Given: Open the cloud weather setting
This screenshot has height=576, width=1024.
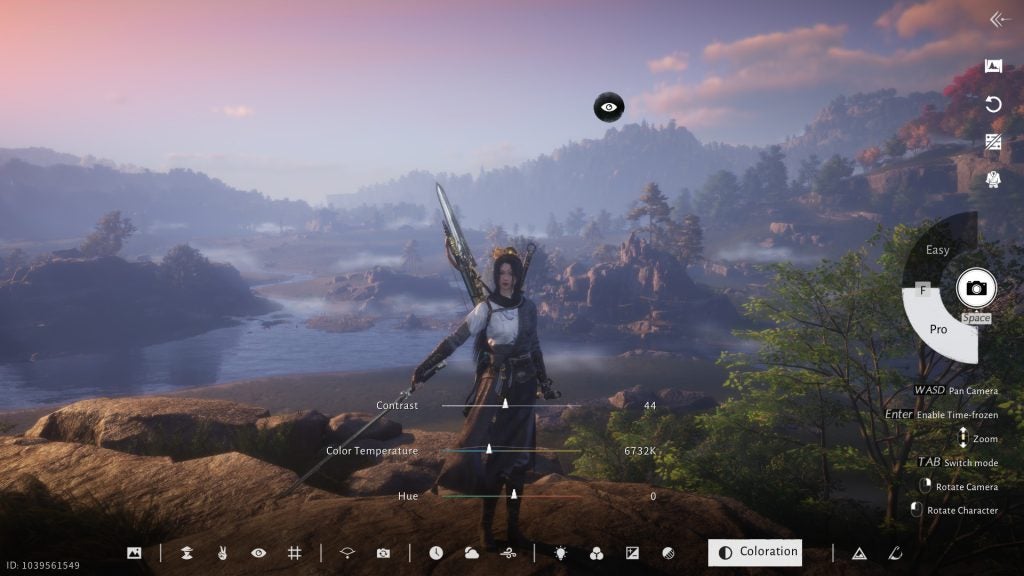Looking at the screenshot, I should tap(471, 552).
